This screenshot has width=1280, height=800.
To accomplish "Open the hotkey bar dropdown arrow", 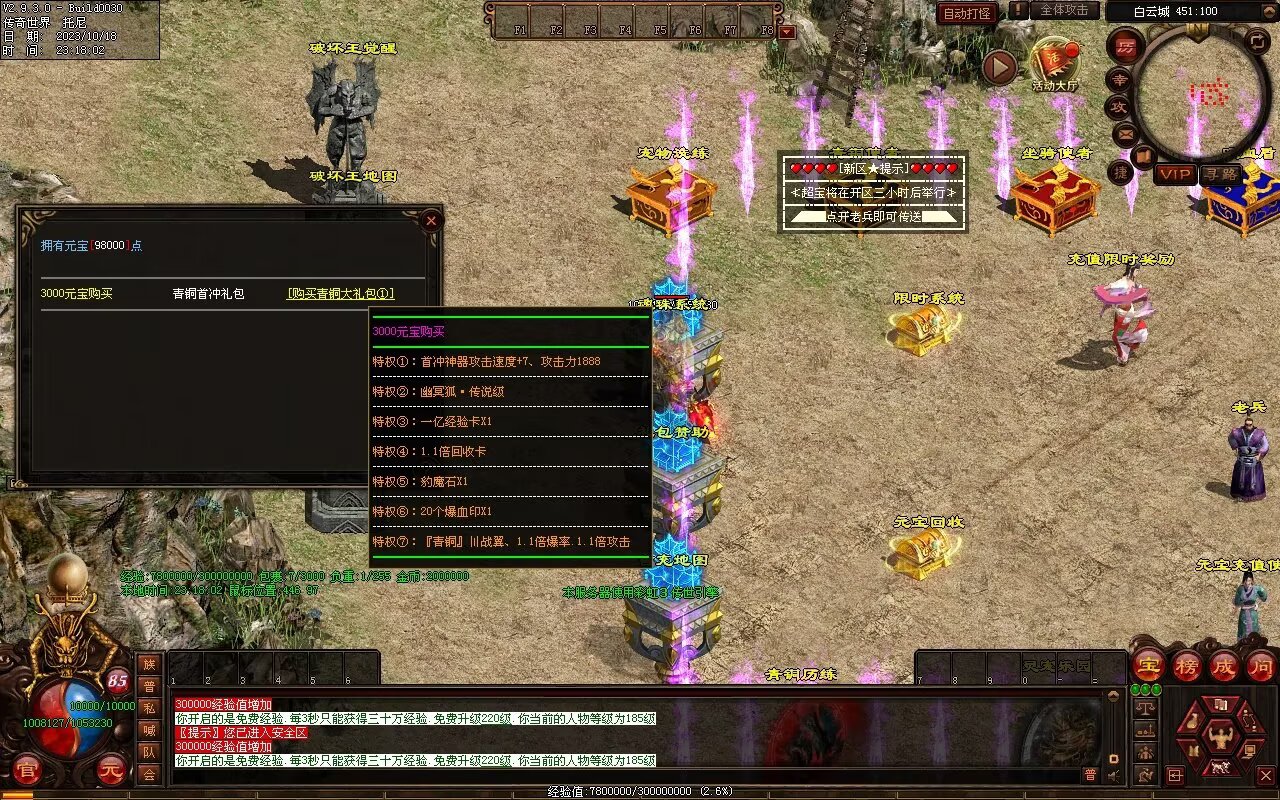I will point(787,31).
